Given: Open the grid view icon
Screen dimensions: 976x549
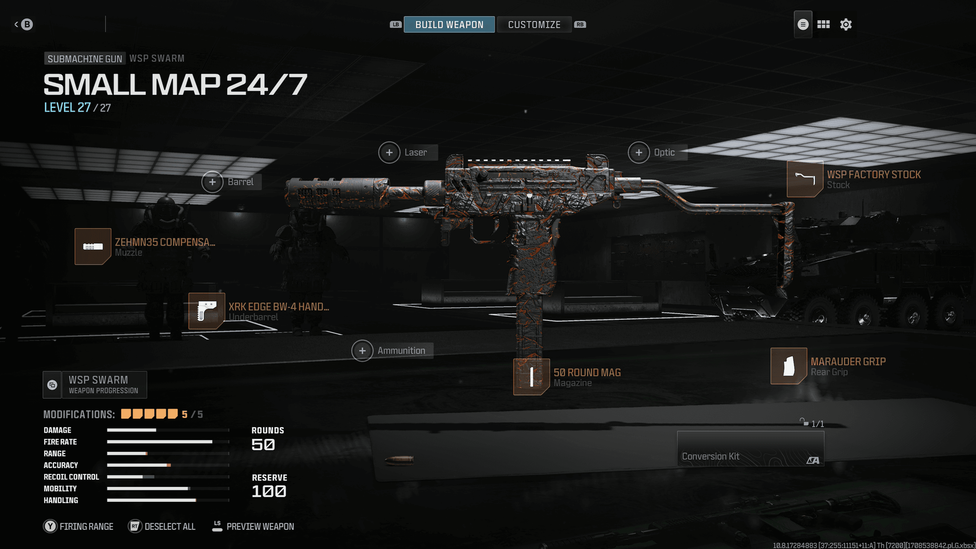Looking at the screenshot, I should [x=823, y=24].
